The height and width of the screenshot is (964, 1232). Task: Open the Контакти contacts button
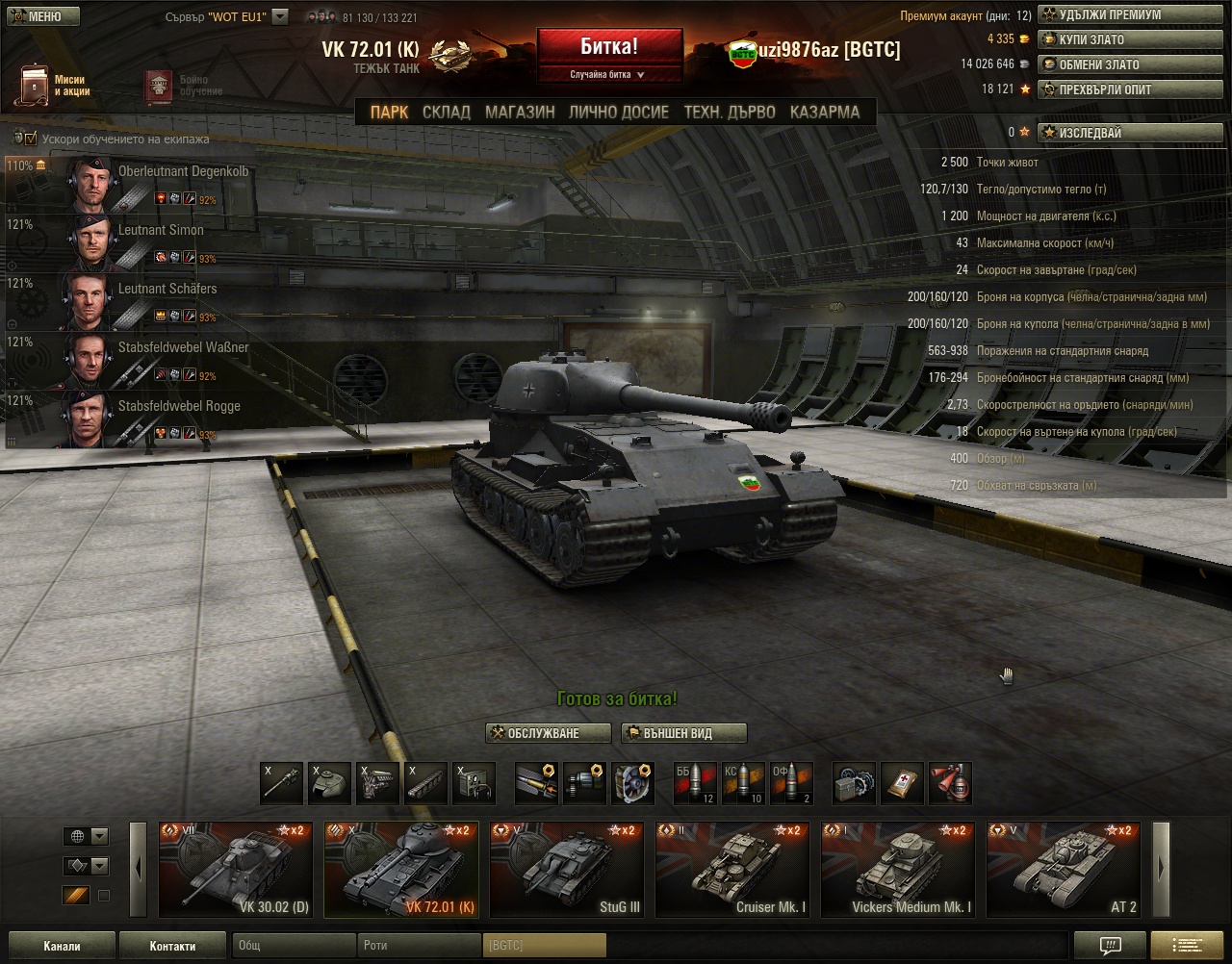pos(172,946)
